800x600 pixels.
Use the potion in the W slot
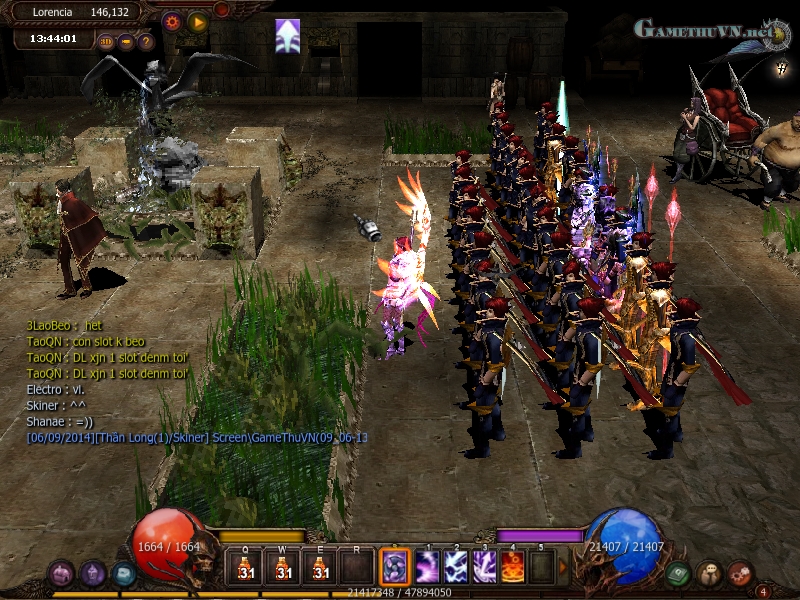click(283, 568)
